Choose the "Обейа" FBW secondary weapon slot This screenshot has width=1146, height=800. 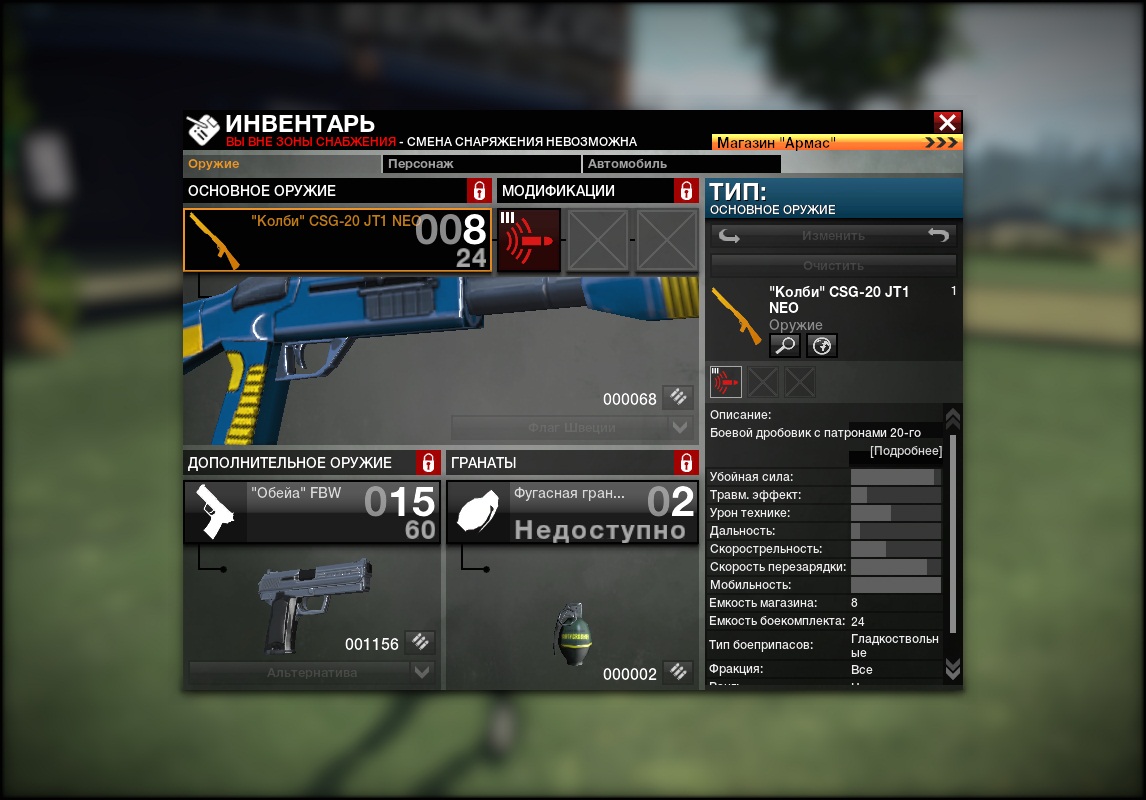click(311, 513)
